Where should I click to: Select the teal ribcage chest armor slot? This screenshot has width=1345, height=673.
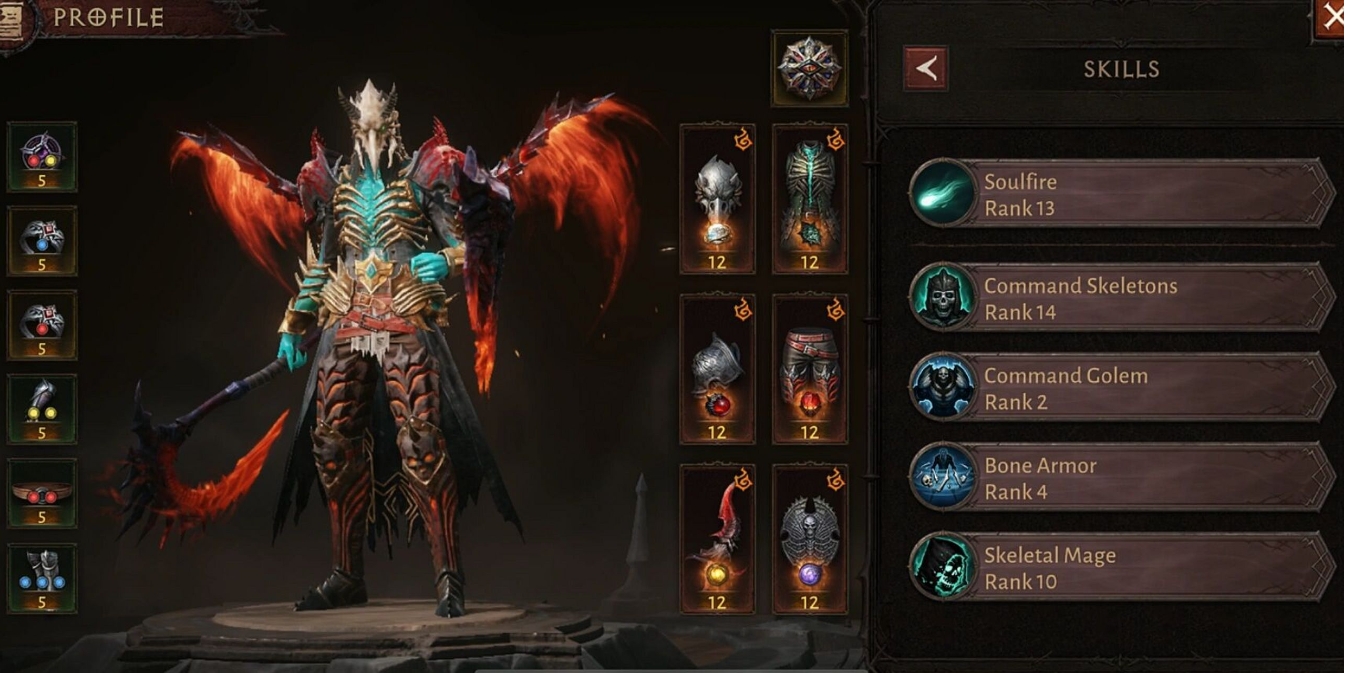point(809,199)
